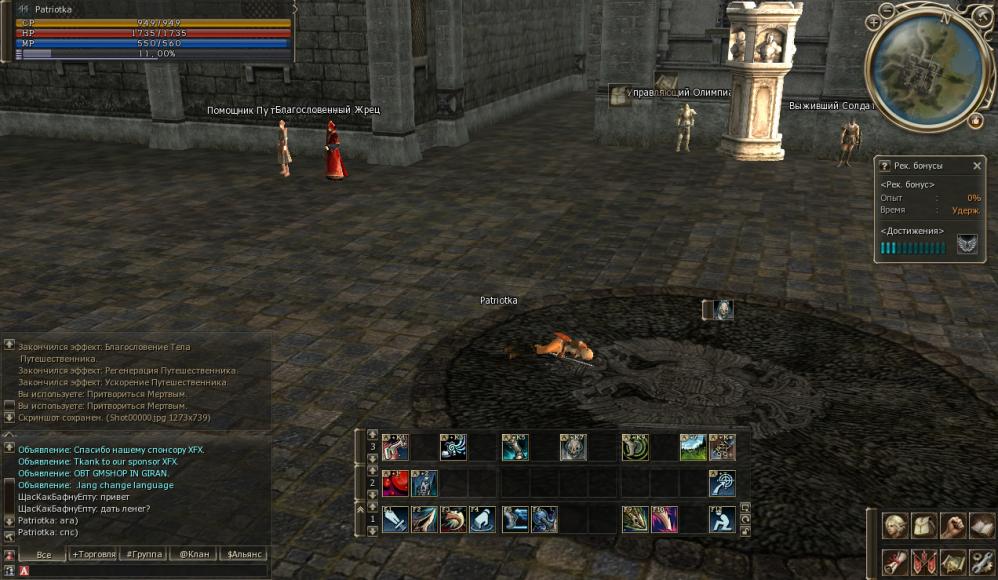998x580 pixels.
Task: Close the Рек. бонусы panel
Action: click(x=977, y=166)
